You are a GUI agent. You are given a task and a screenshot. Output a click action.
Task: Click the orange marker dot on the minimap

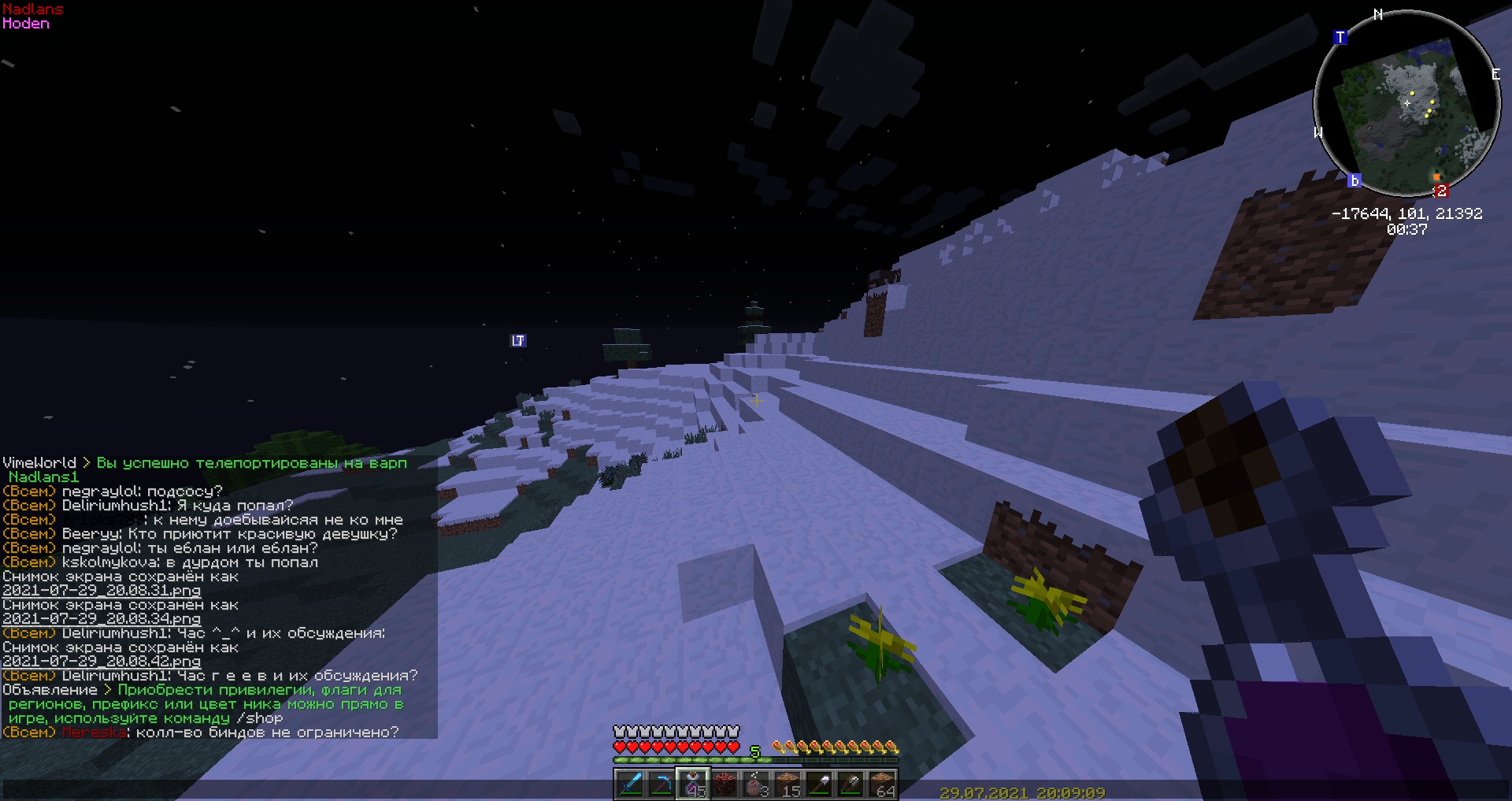(x=1436, y=177)
